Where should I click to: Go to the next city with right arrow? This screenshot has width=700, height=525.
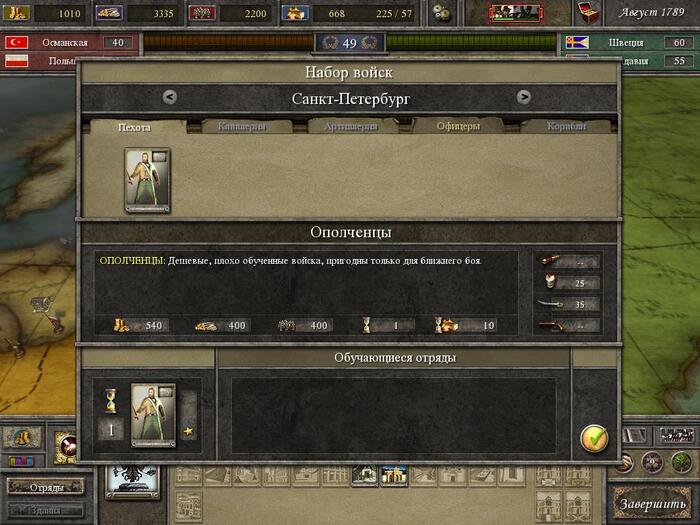[523, 97]
